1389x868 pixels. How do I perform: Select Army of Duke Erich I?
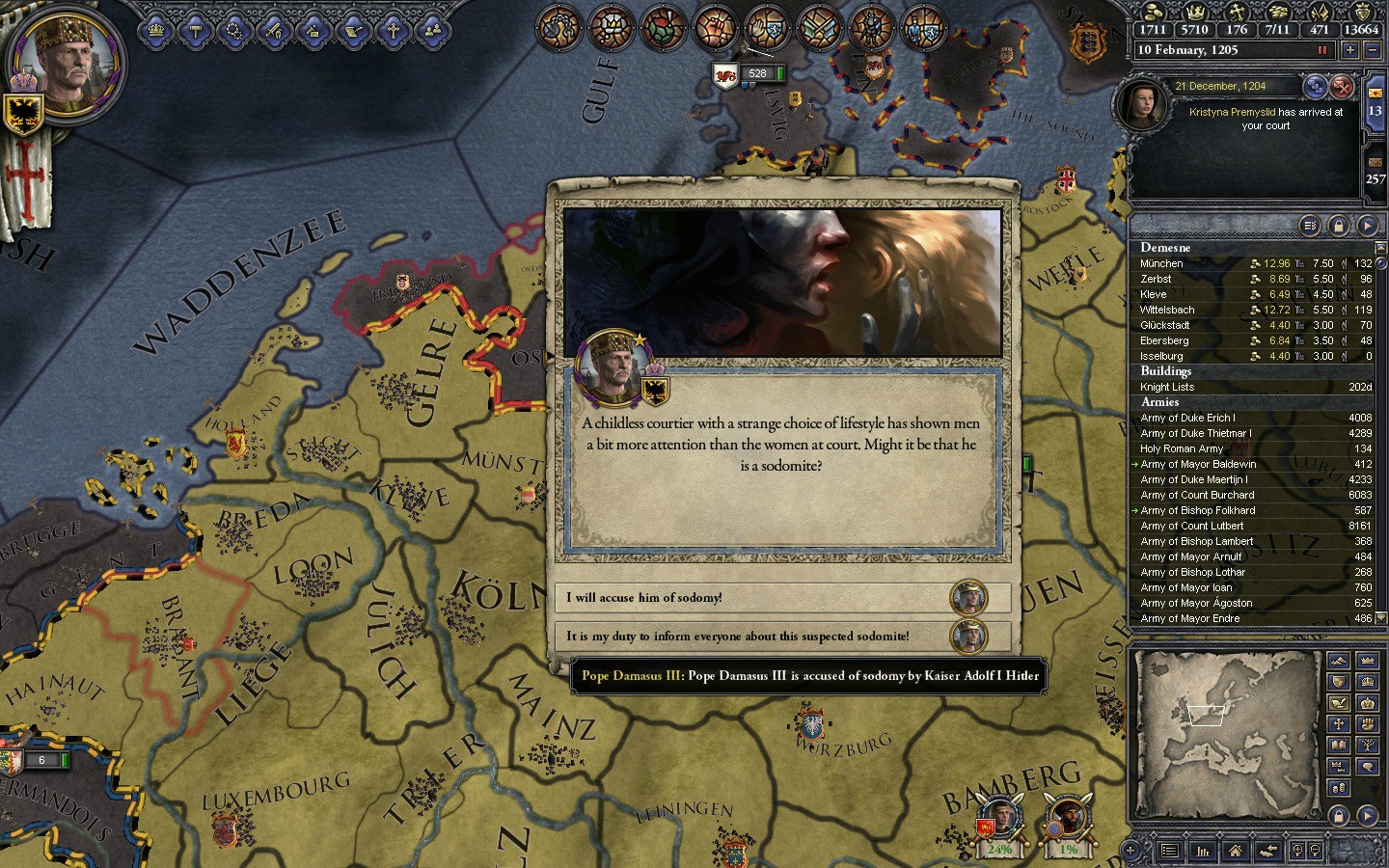click(1187, 419)
